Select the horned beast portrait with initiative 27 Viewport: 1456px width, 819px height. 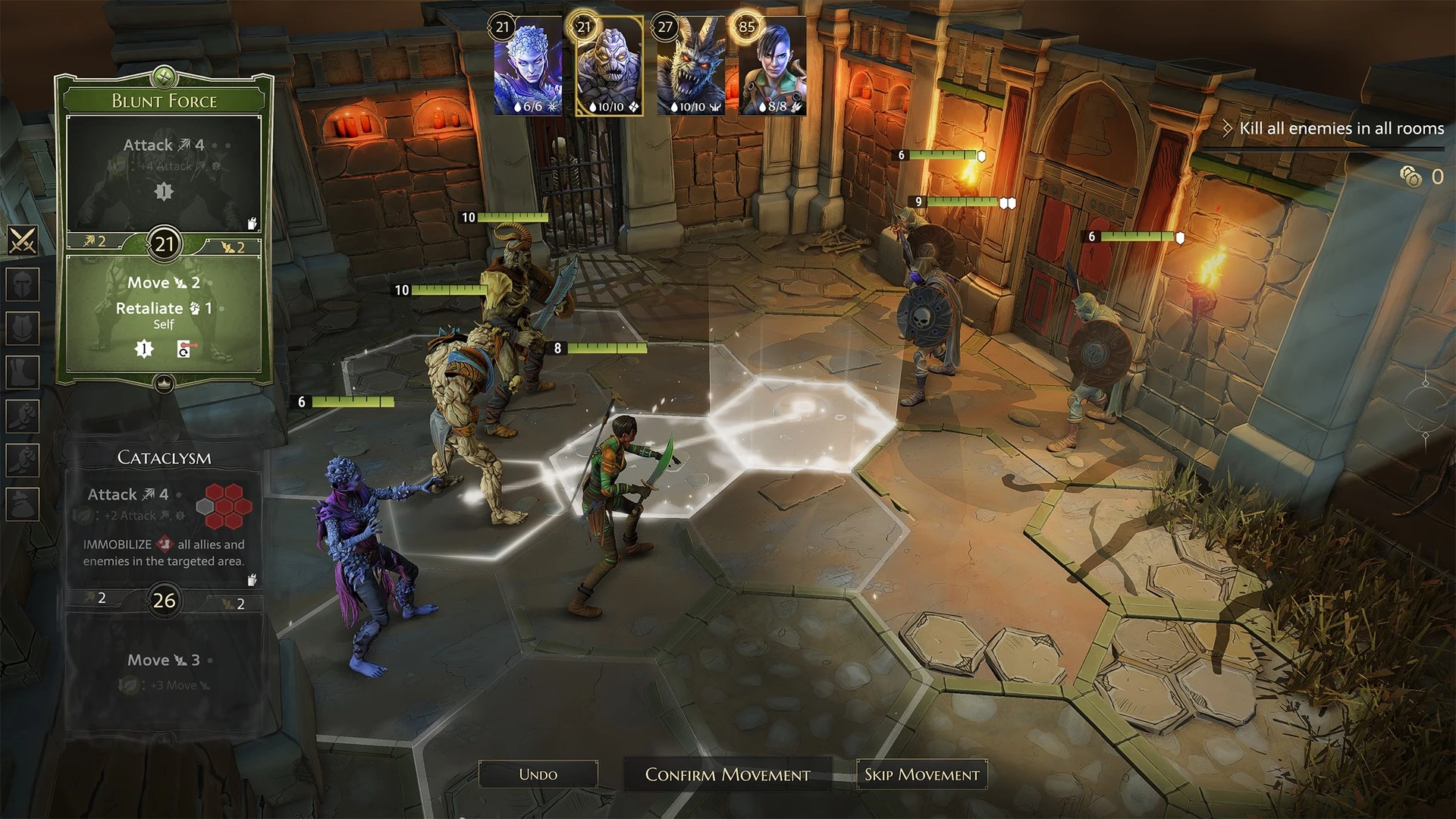(690, 67)
